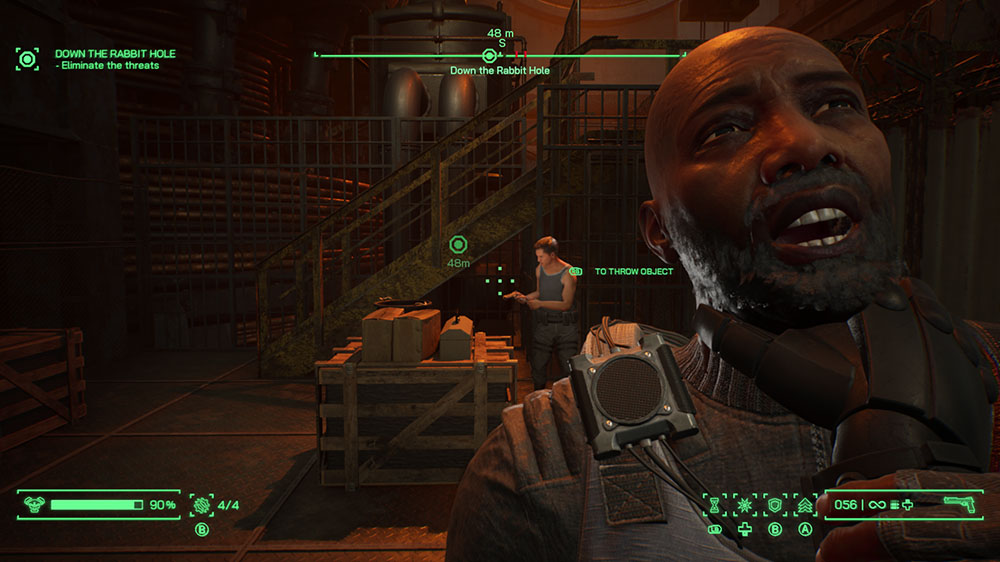Image resolution: width=1000 pixels, height=562 pixels.
Task: Activate the hourglass ability icon
Action: pyautogui.click(x=714, y=505)
